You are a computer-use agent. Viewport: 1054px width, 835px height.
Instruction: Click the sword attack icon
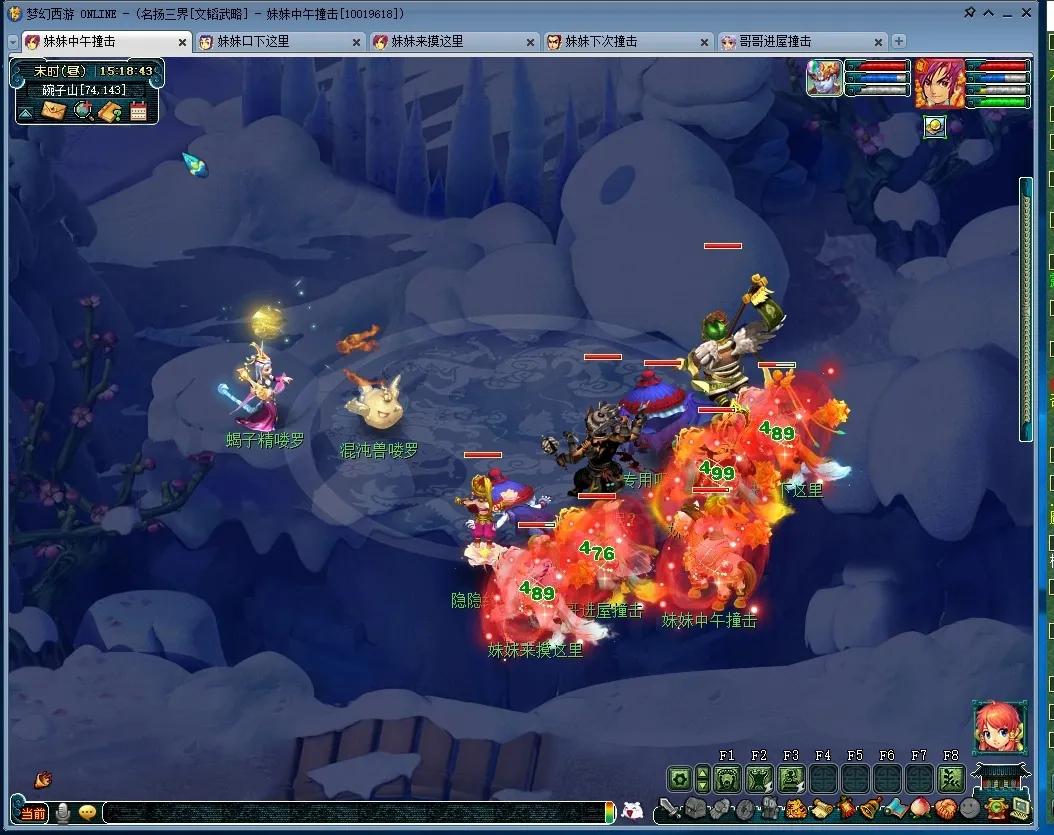point(669,809)
